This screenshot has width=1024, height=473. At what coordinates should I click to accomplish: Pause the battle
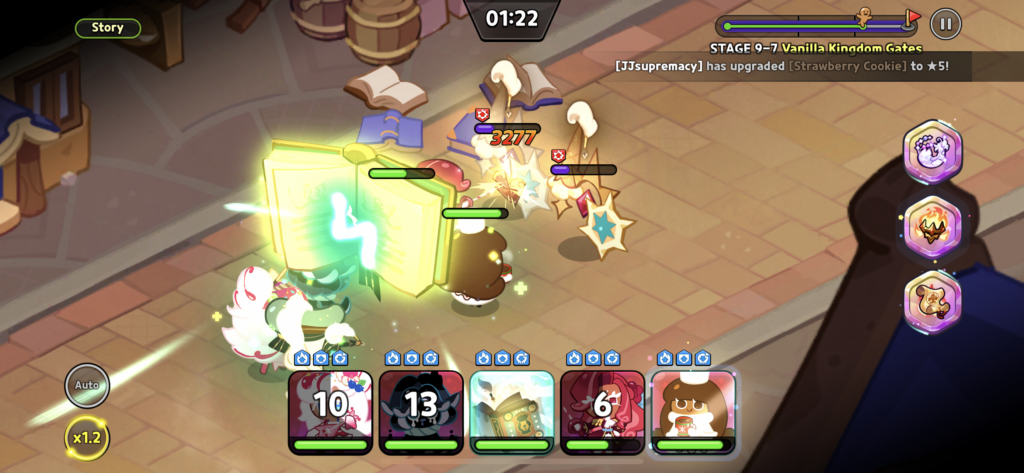pyautogui.click(x=945, y=23)
